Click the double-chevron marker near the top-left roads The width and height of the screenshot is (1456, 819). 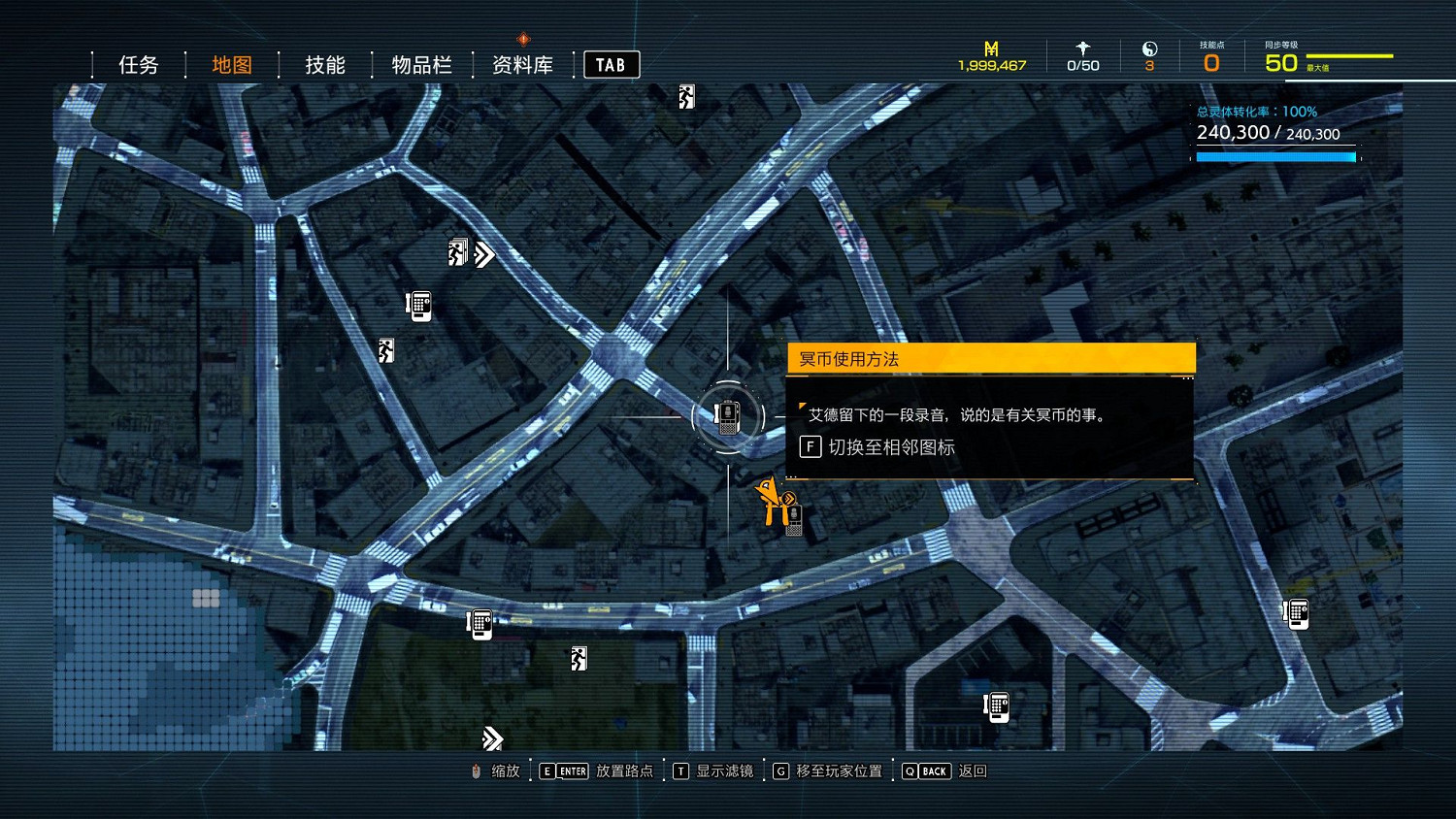point(482,253)
